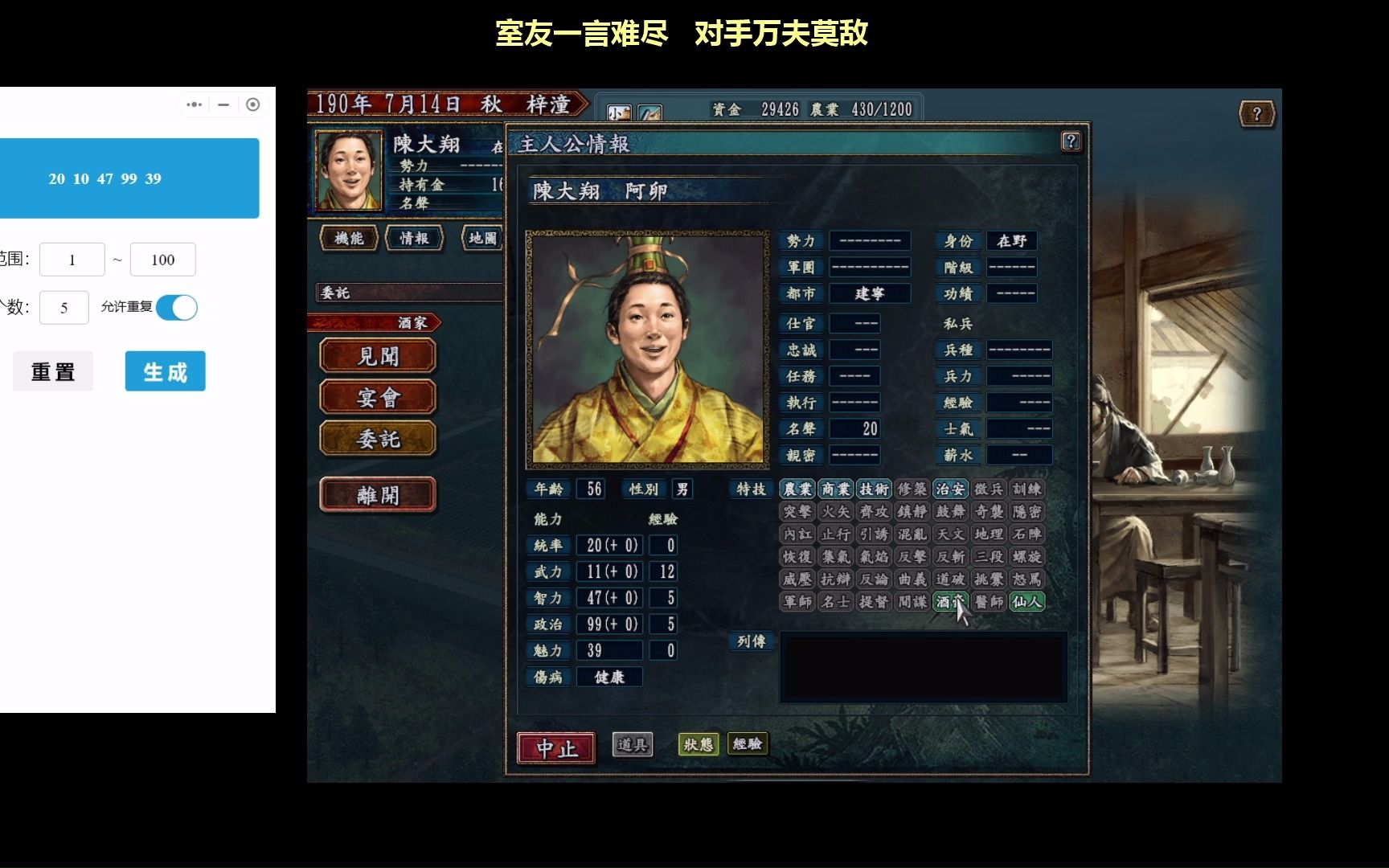Click the red 中止 abort button

point(555,747)
